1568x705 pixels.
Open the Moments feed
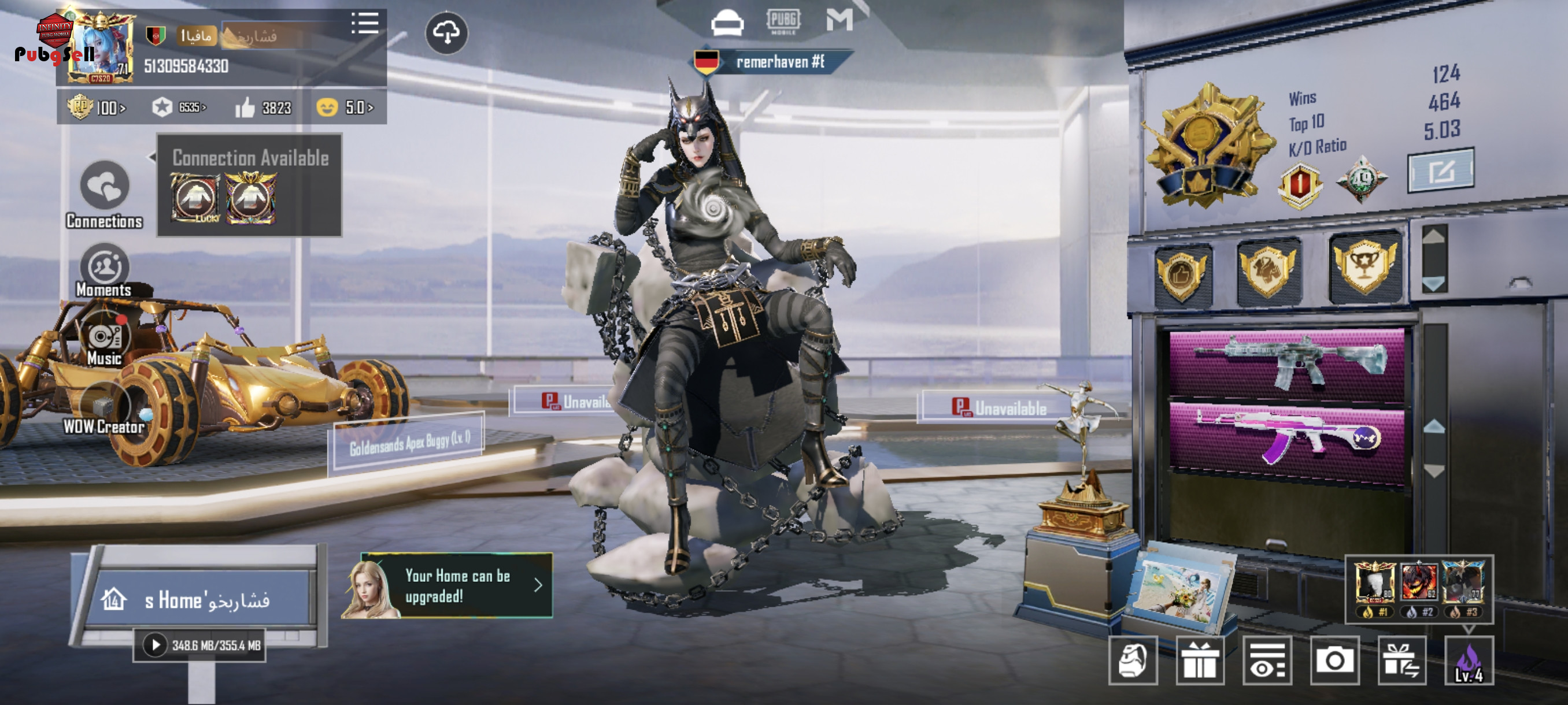pyautogui.click(x=104, y=267)
